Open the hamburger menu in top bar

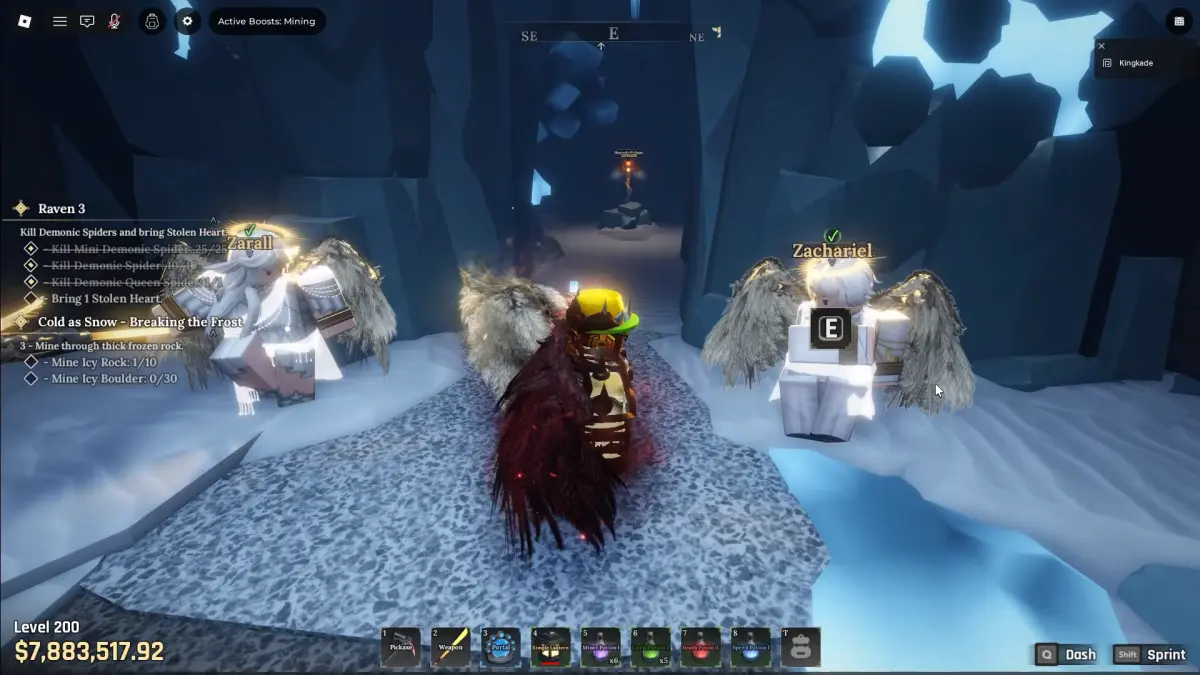(60, 21)
